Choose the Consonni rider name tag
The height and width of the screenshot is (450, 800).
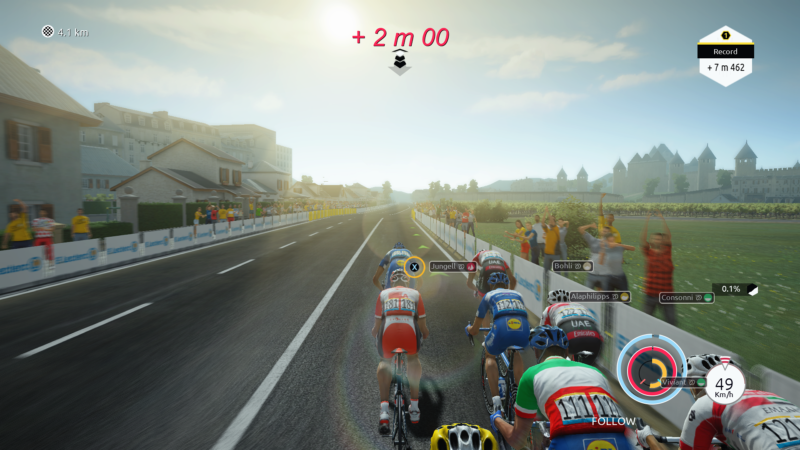tap(686, 297)
